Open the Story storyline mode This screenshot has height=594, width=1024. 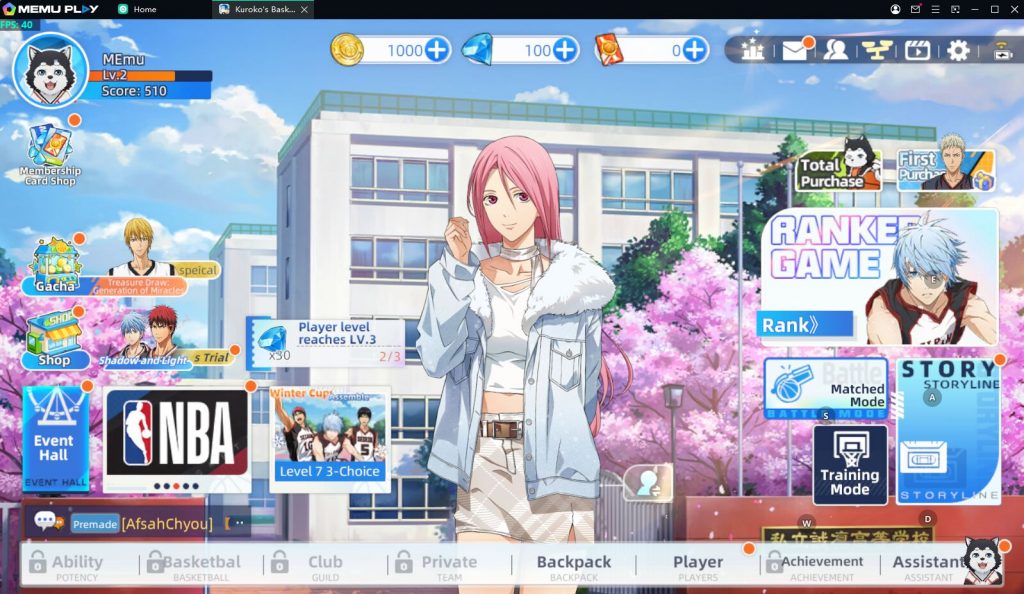click(948, 430)
